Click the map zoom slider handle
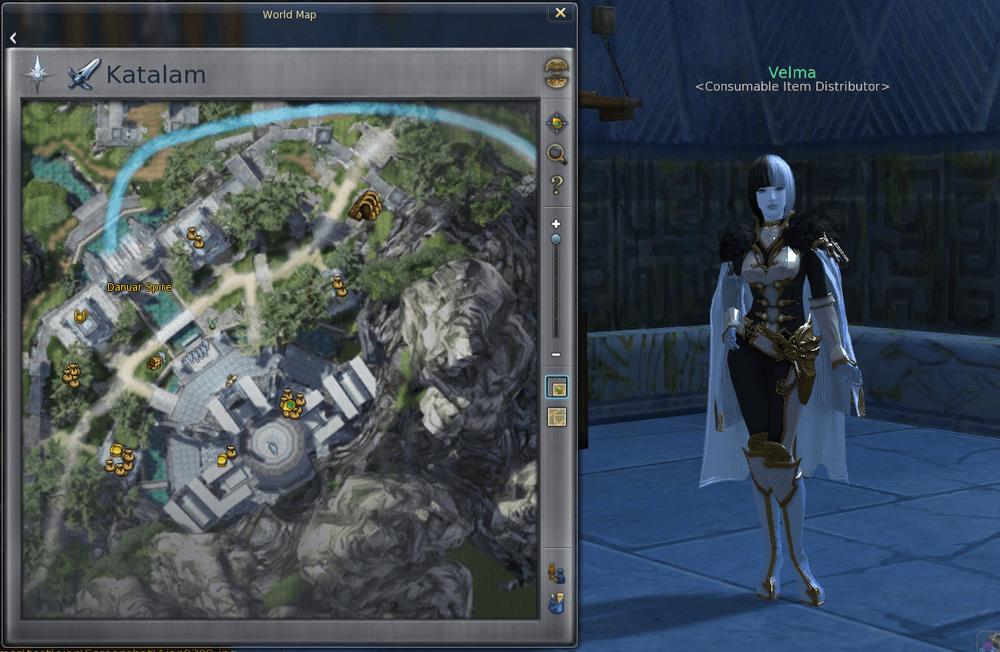This screenshot has height=652, width=1000. click(556, 240)
